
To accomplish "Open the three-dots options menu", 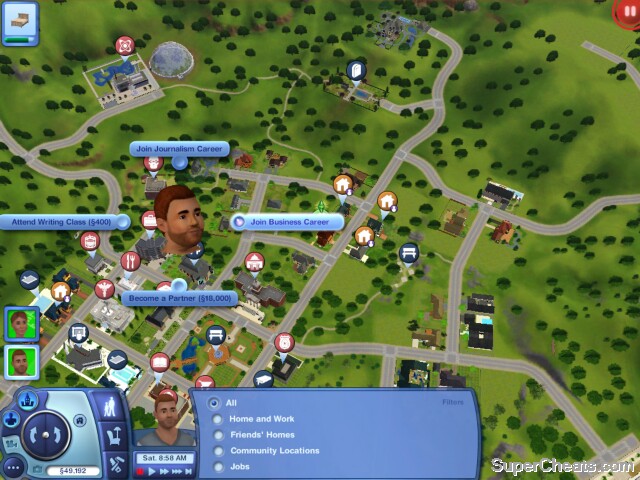I will (13, 466).
